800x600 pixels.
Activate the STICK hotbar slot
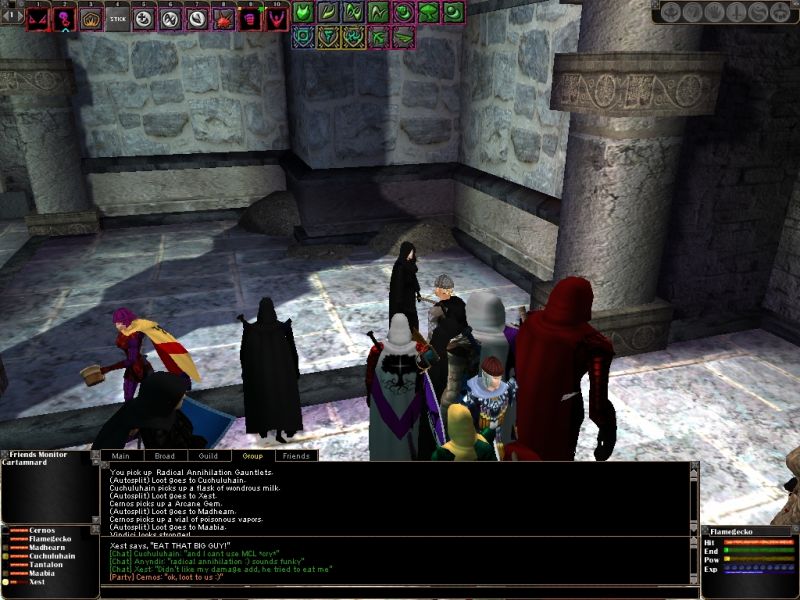point(118,19)
